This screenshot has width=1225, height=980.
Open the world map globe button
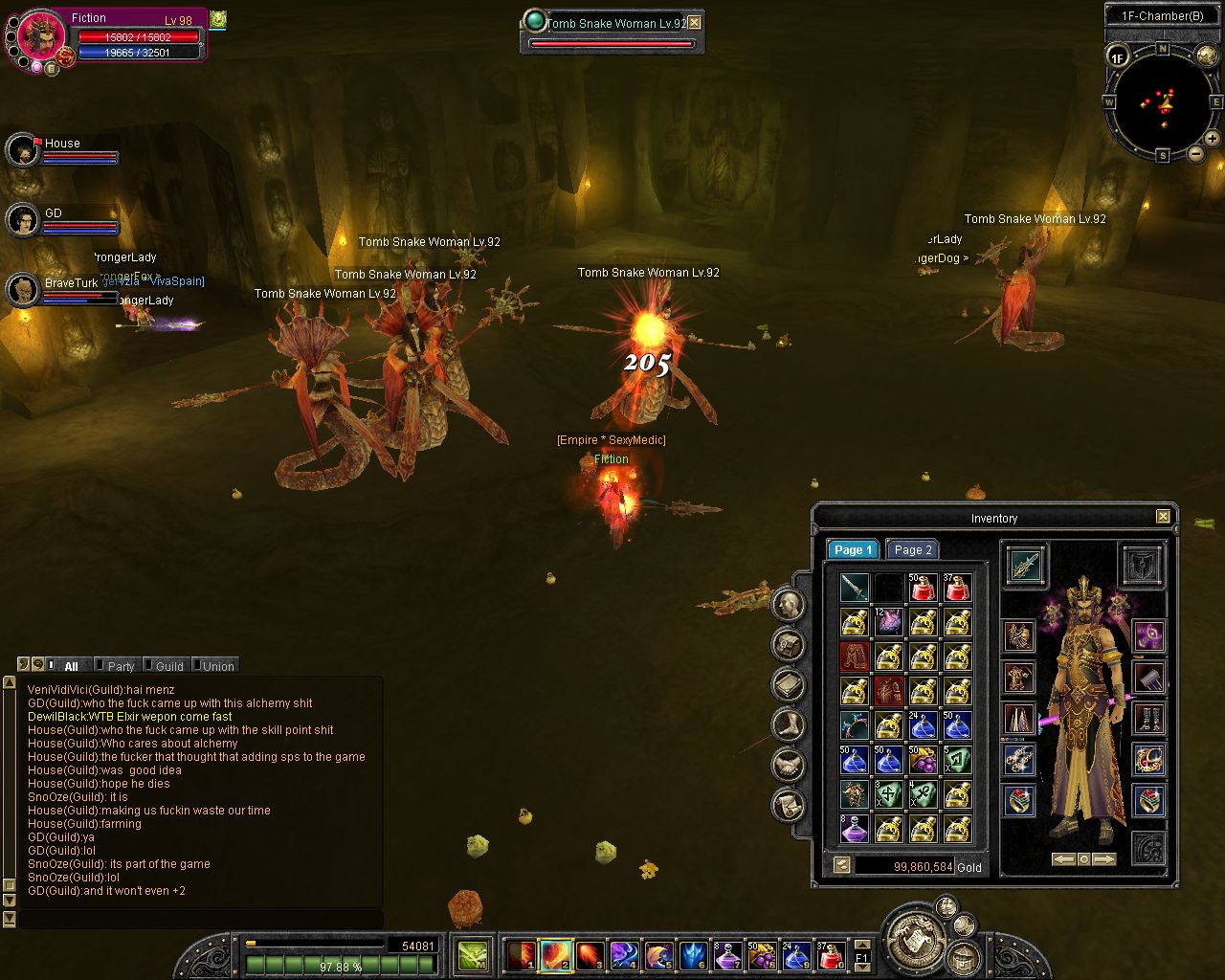(1207, 57)
